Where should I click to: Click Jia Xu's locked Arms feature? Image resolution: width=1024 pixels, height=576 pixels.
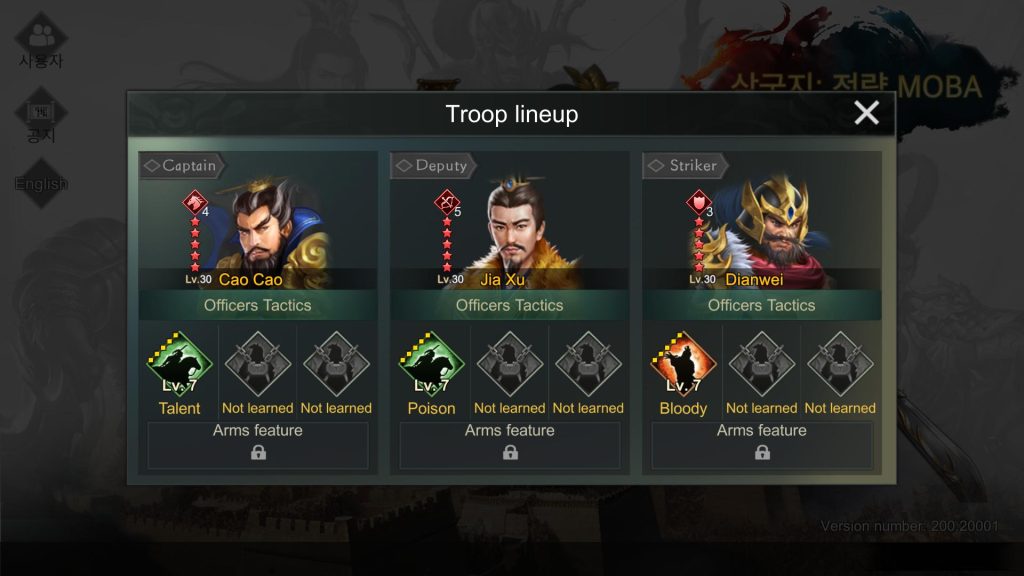click(510, 445)
